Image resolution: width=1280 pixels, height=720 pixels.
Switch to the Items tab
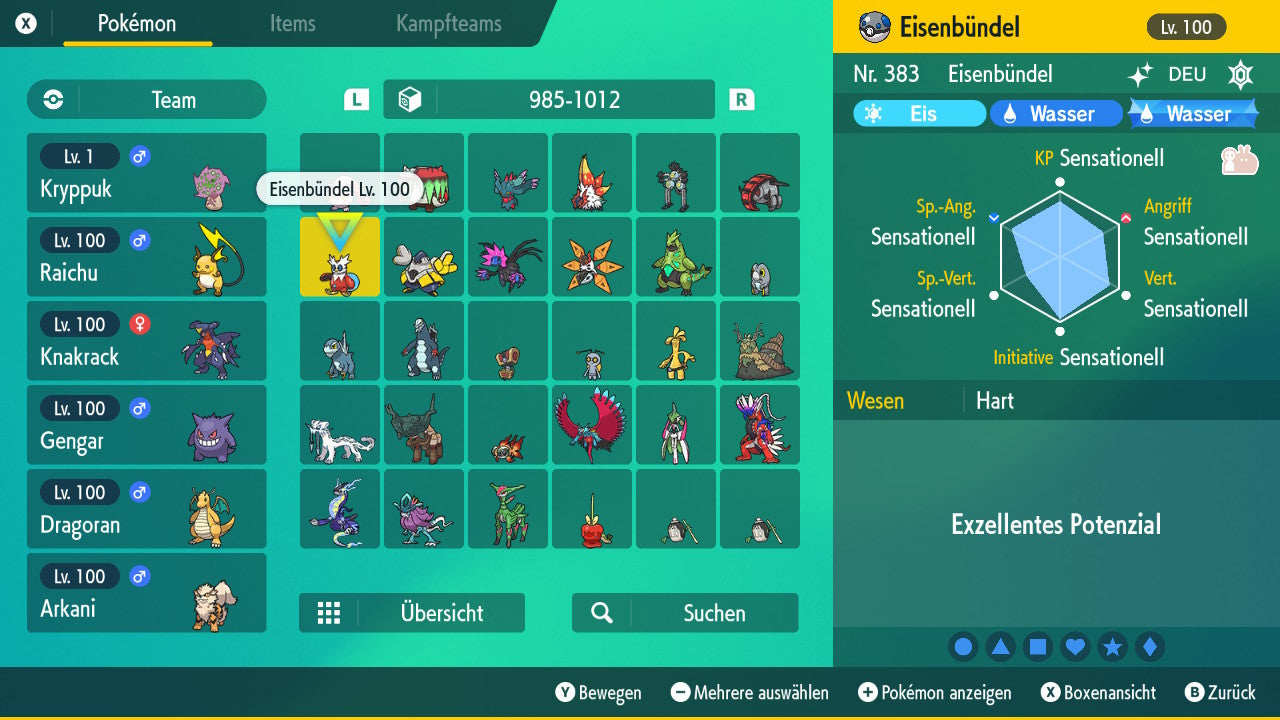point(292,25)
